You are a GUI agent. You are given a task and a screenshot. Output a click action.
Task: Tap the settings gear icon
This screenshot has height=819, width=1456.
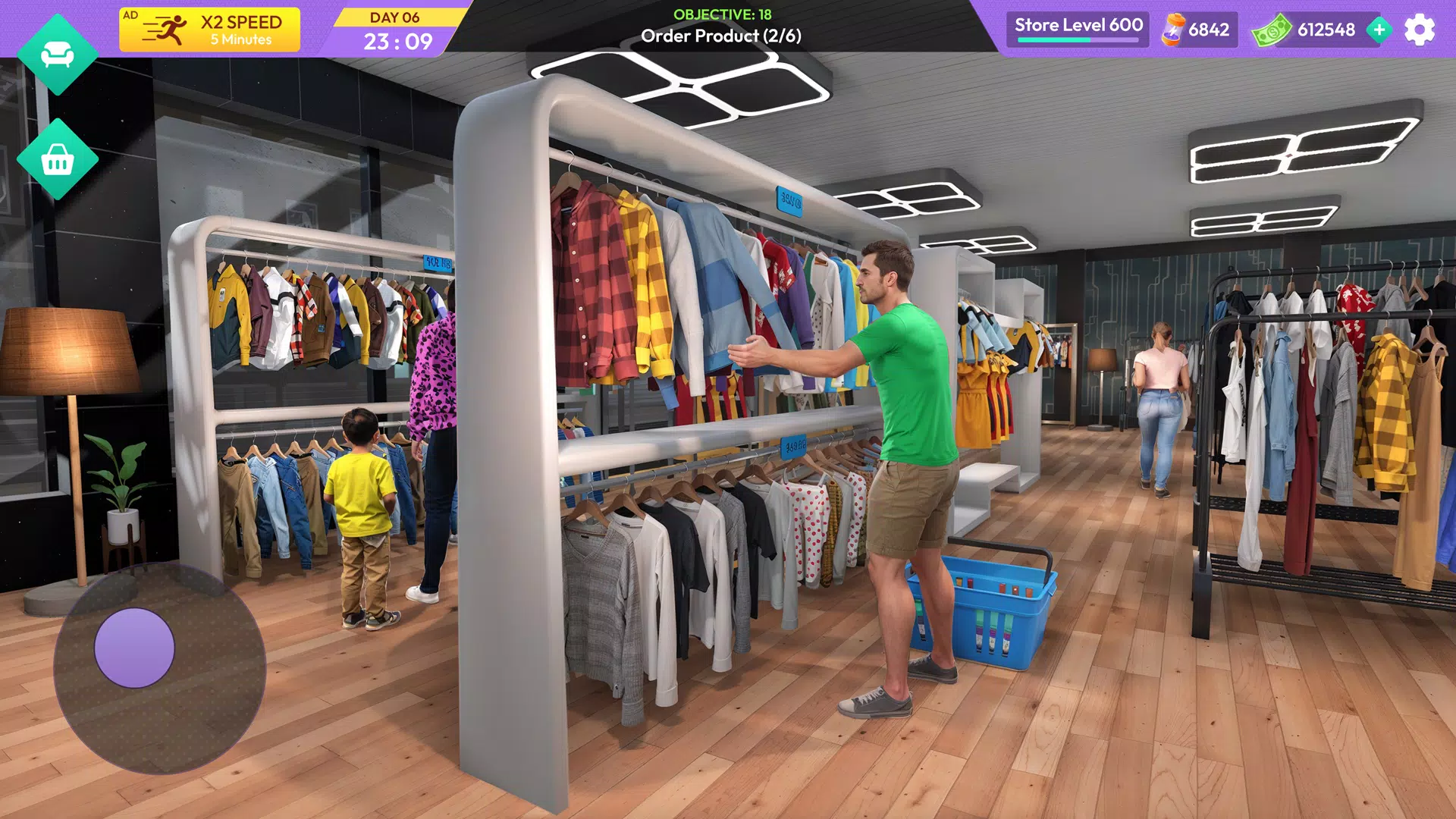coord(1417,30)
